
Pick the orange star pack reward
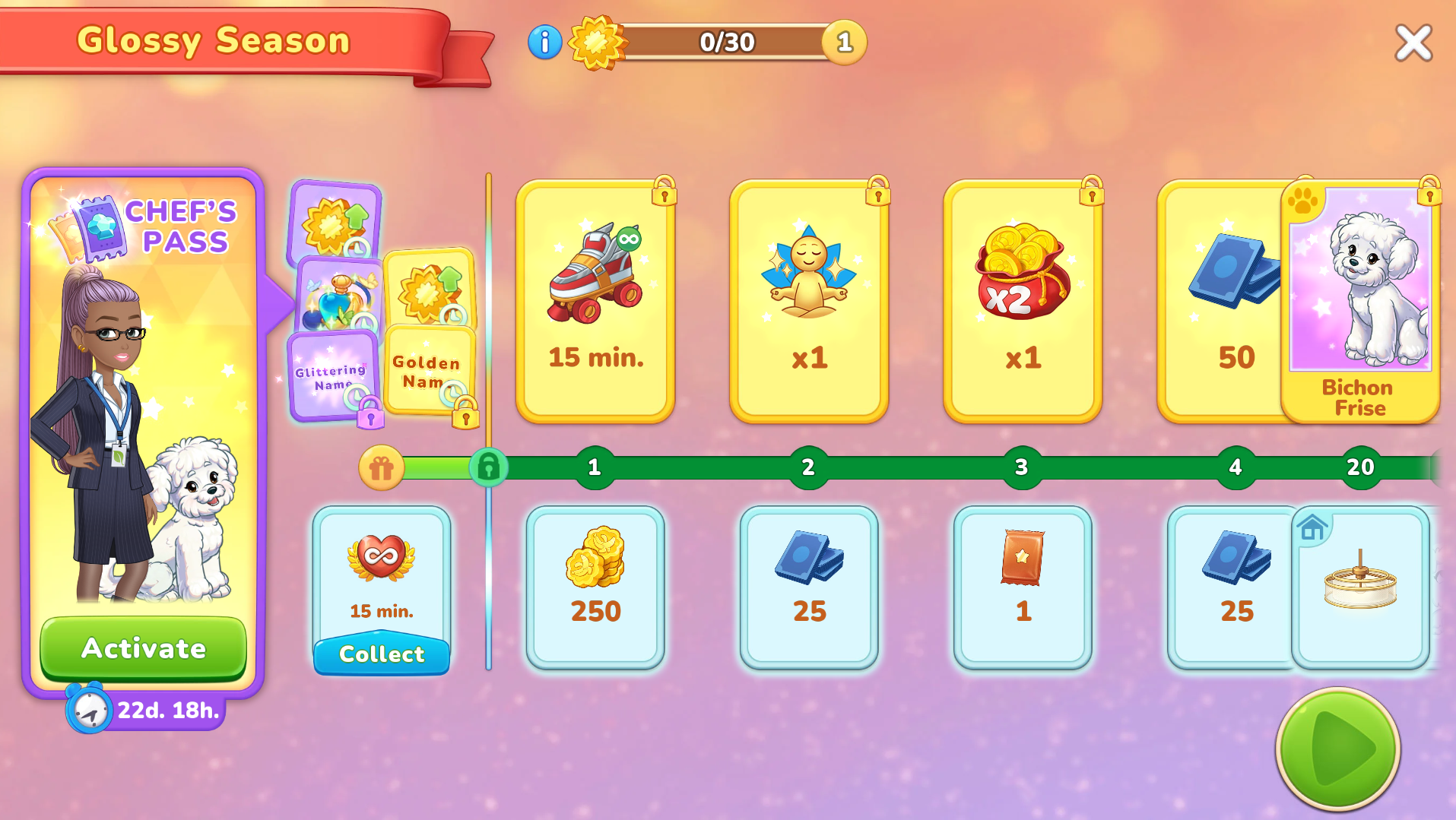1023,587
